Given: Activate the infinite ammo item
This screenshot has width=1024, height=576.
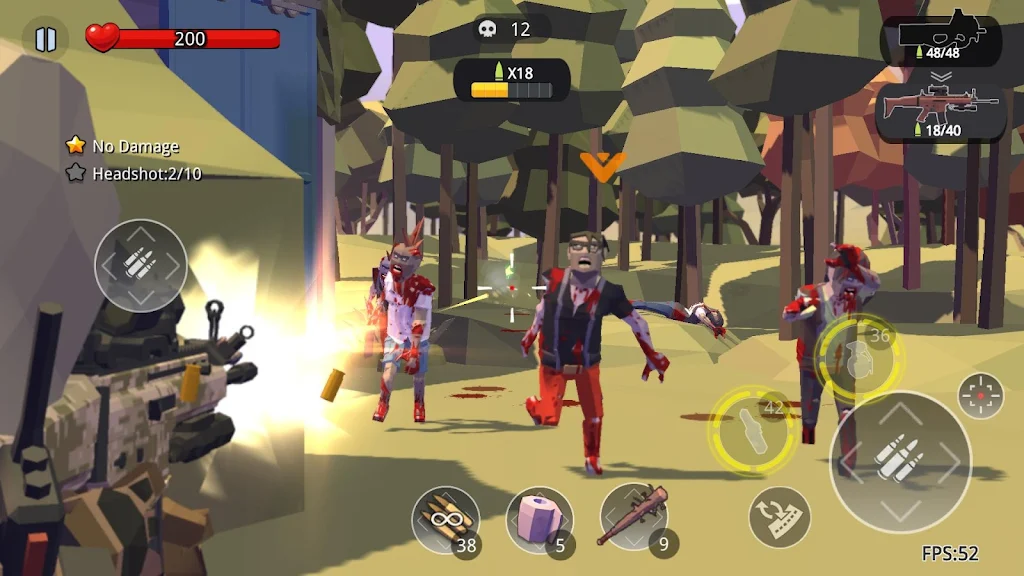Looking at the screenshot, I should [446, 519].
